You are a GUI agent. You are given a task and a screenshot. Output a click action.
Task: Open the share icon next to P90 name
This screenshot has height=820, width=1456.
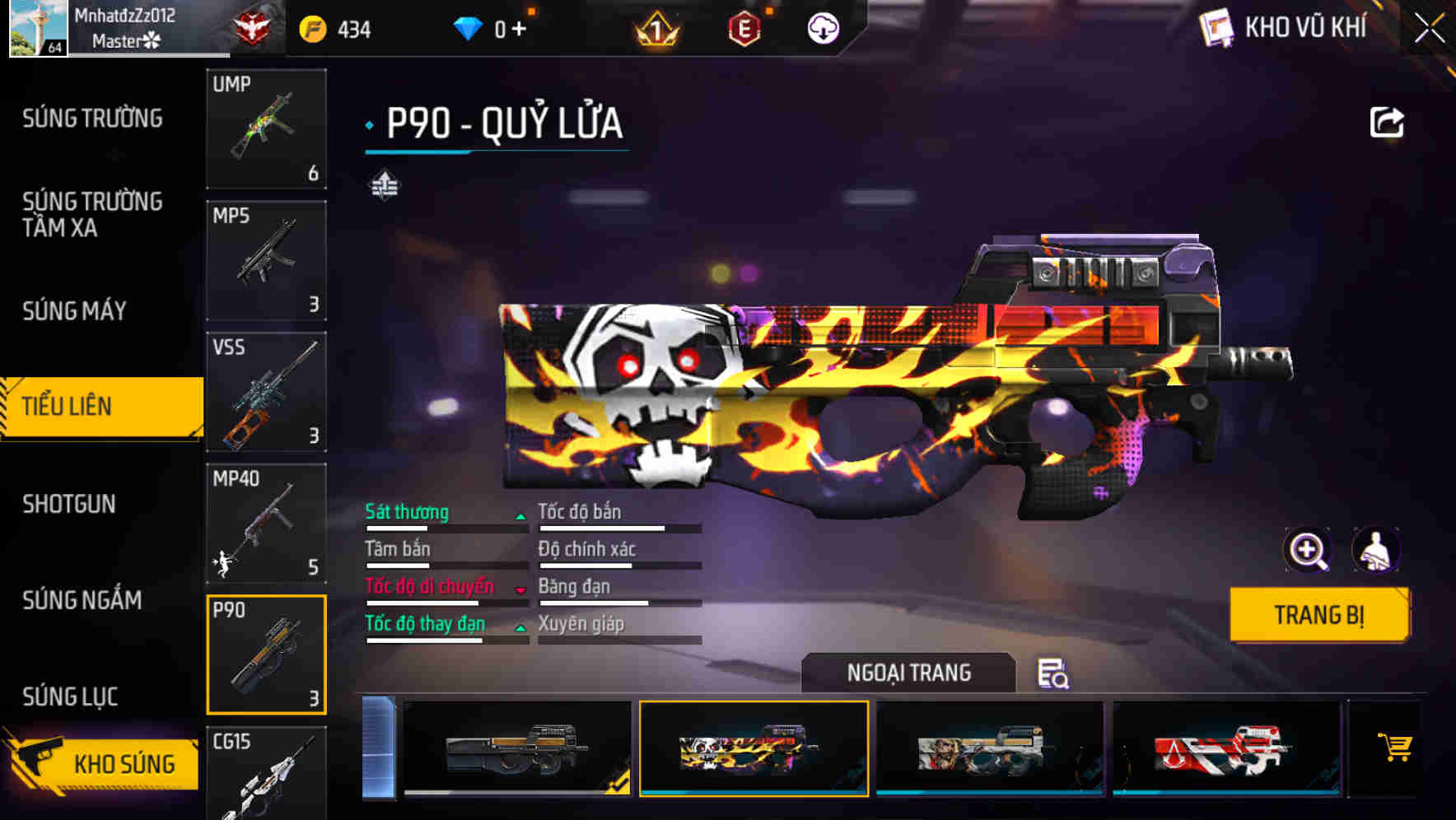pos(1388,122)
